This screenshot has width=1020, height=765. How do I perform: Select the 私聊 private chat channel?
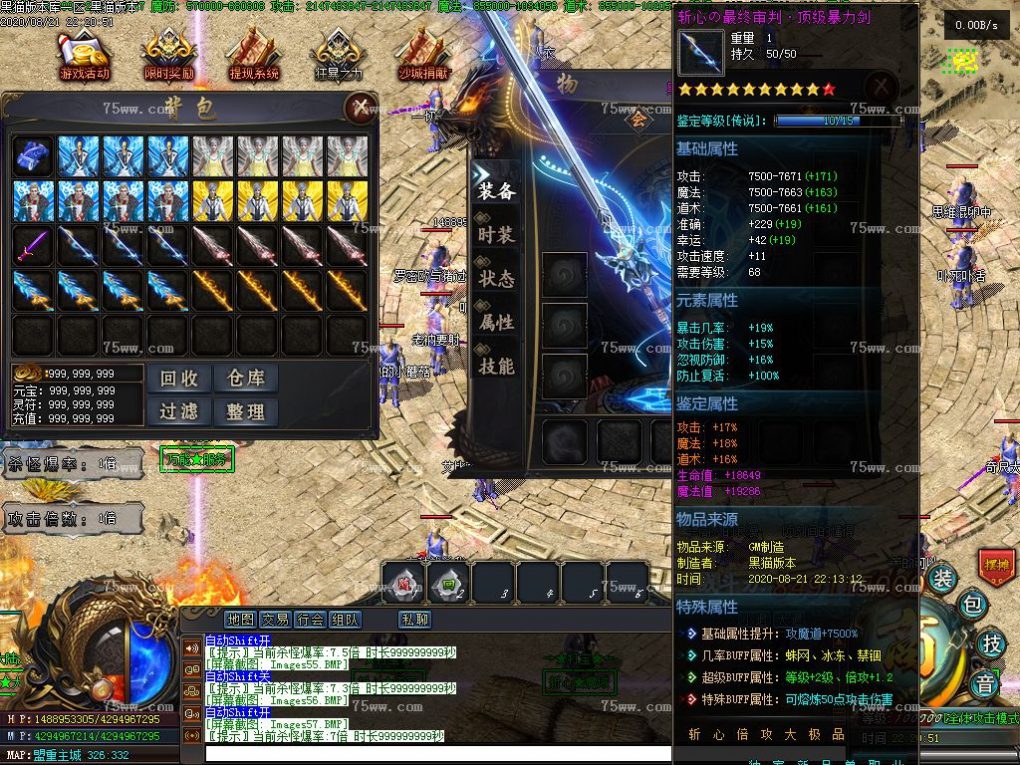(415, 619)
